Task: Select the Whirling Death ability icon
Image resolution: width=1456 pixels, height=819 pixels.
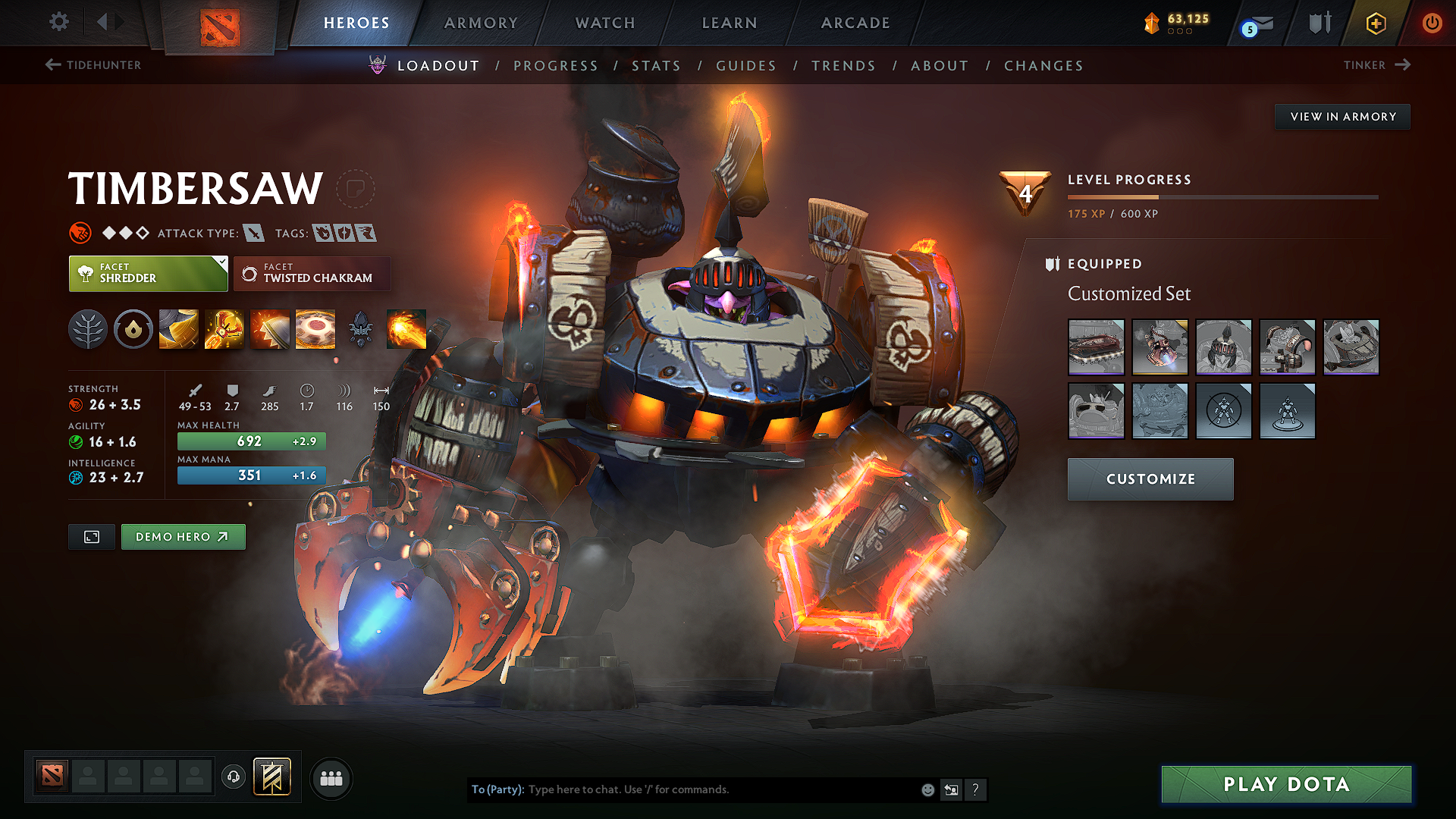Action: tap(178, 328)
